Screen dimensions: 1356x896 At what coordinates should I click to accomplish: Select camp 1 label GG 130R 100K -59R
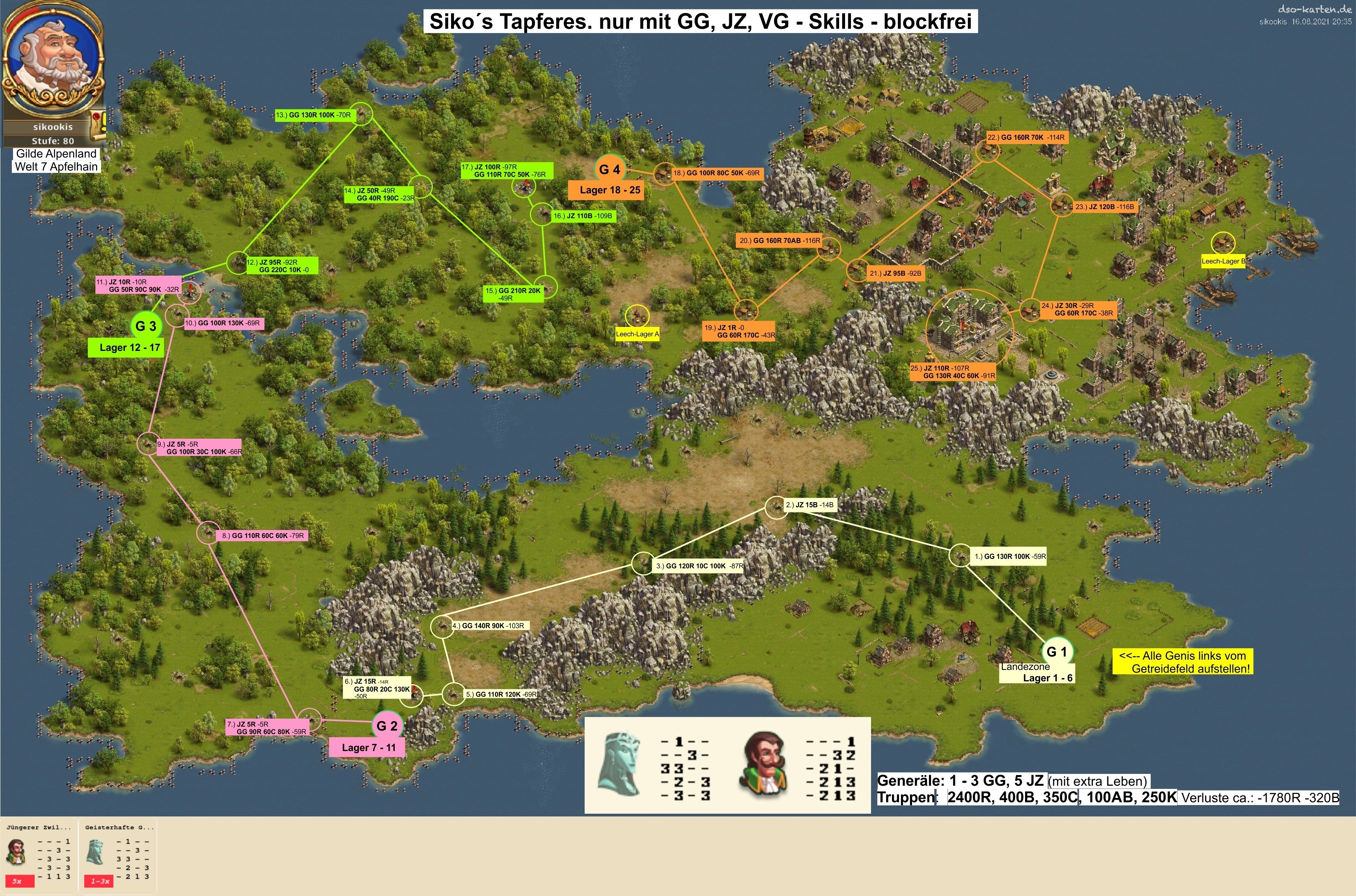[x=1010, y=556]
